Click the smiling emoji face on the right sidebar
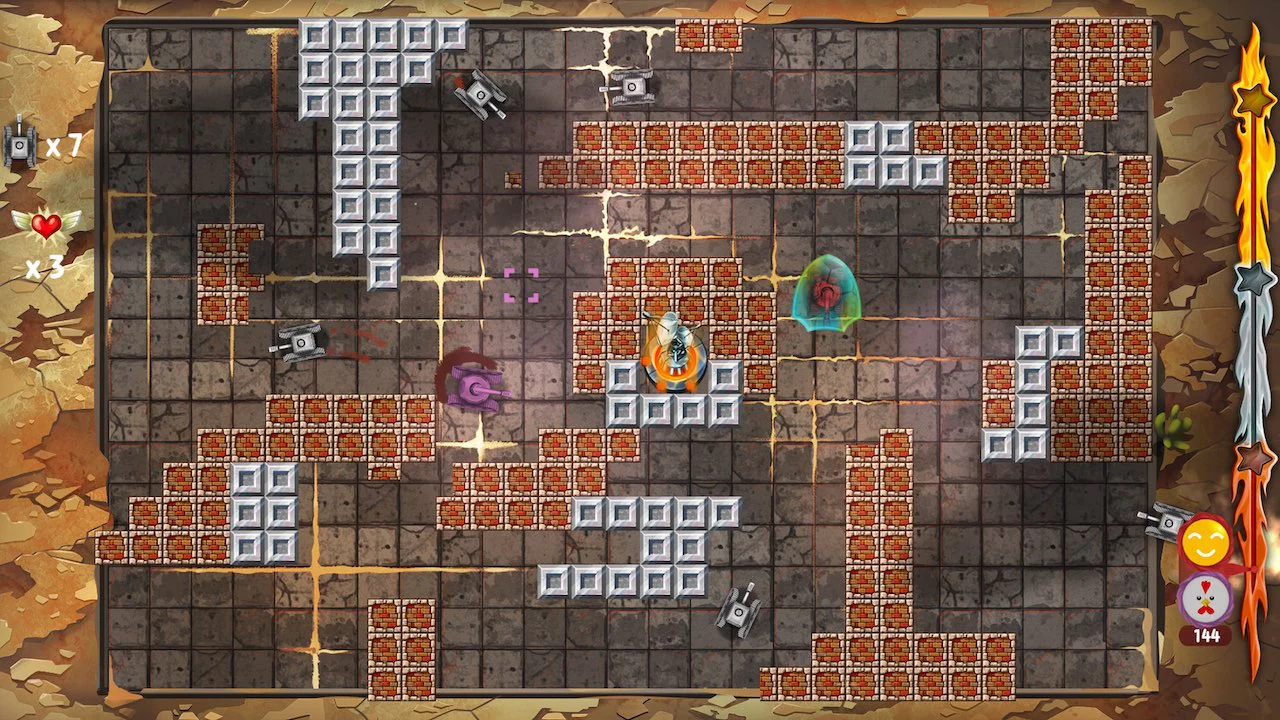 tap(1204, 540)
